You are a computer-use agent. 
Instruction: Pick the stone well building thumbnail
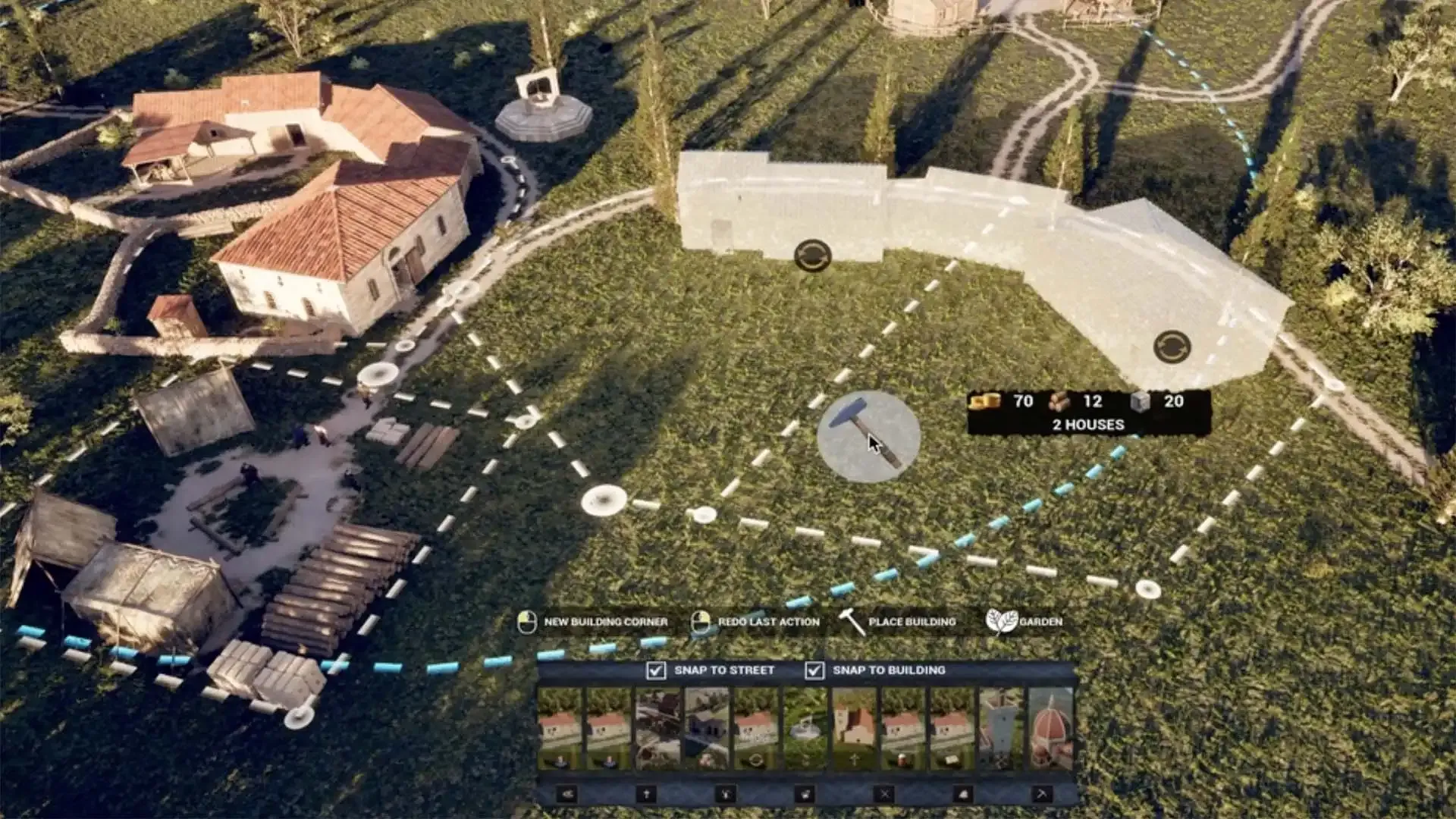click(805, 729)
